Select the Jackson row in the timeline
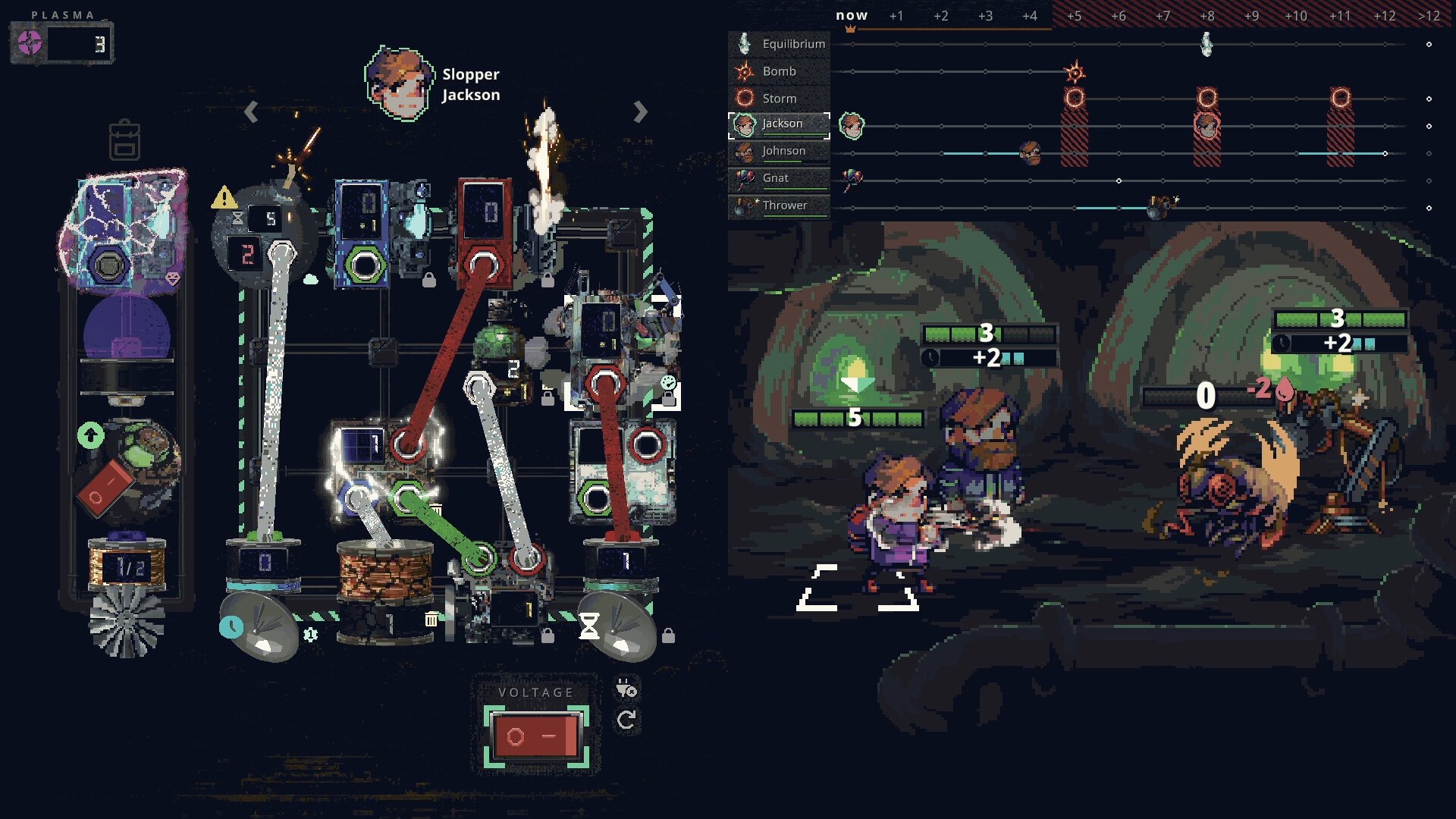 coord(782,123)
